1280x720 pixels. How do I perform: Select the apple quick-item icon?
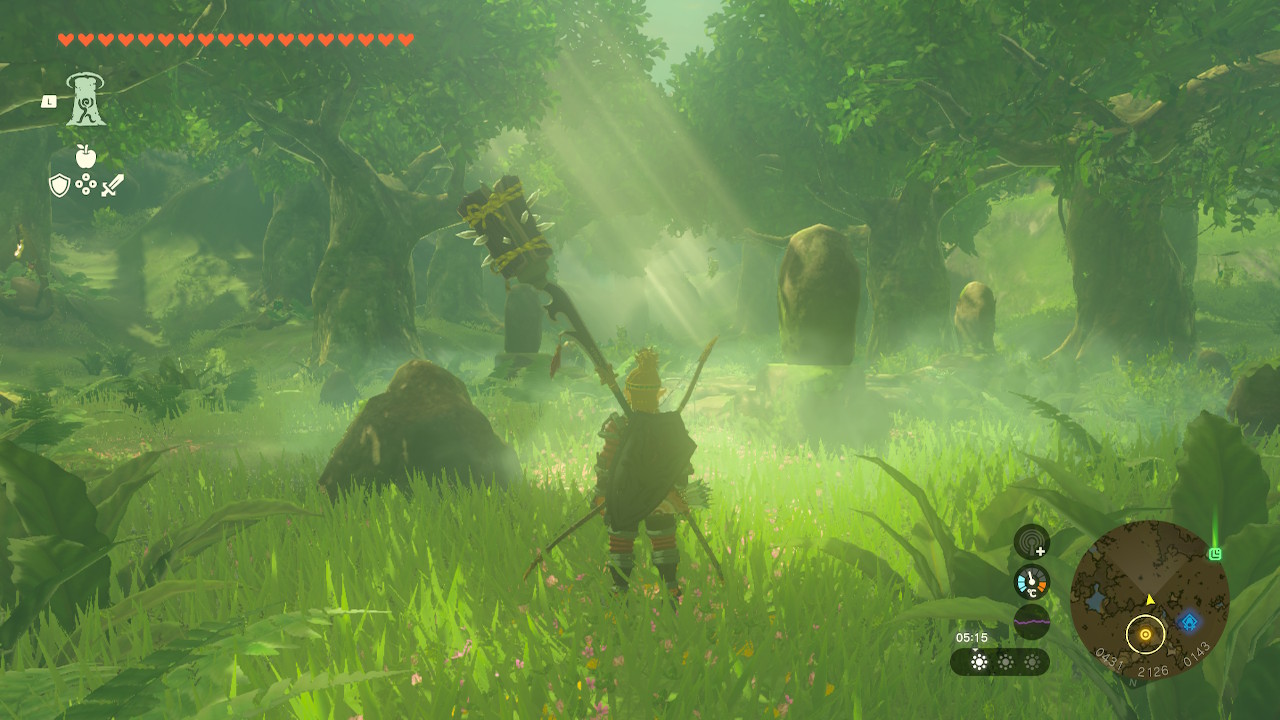tap(86, 156)
